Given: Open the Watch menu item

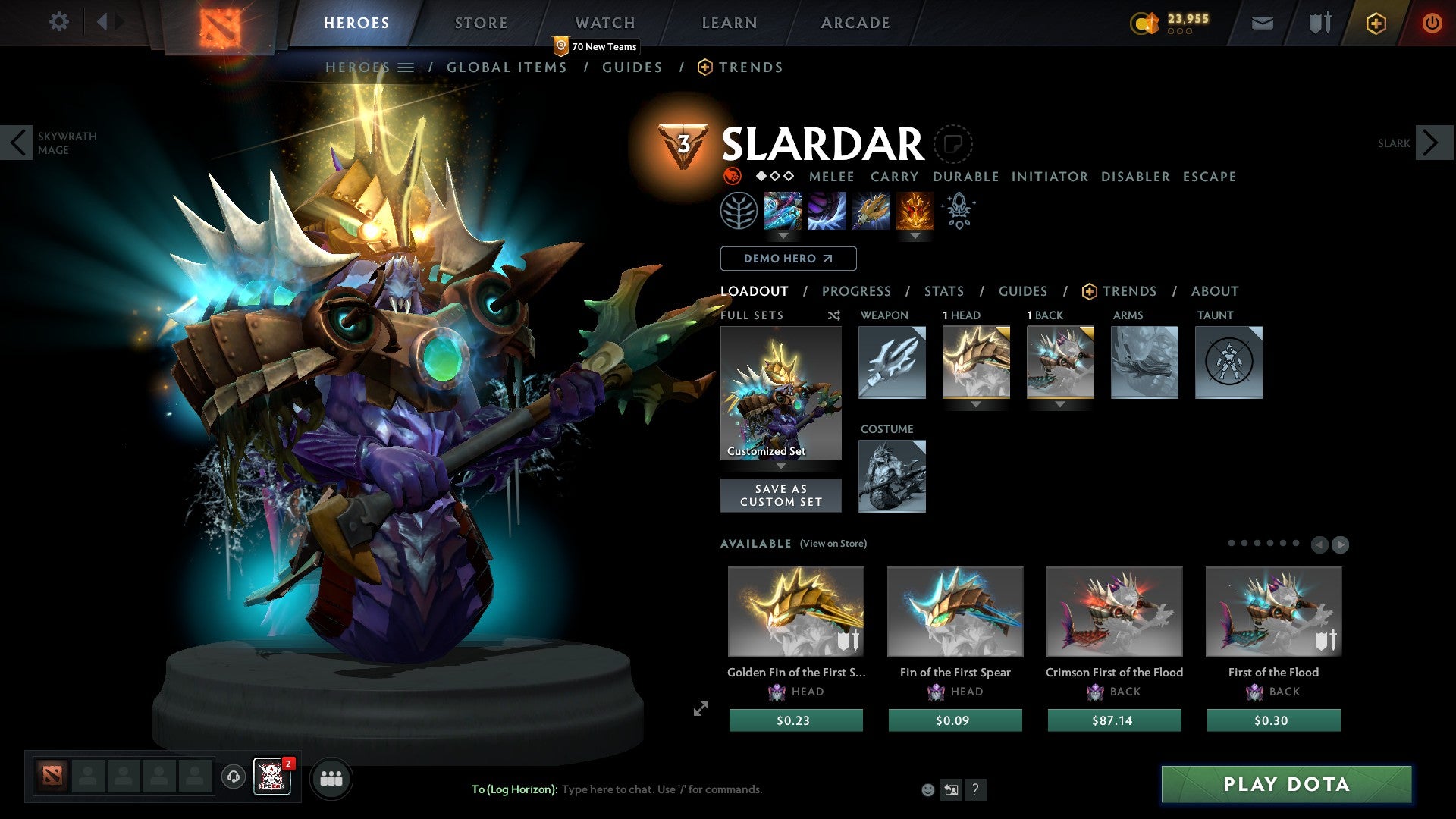Looking at the screenshot, I should tap(604, 22).
